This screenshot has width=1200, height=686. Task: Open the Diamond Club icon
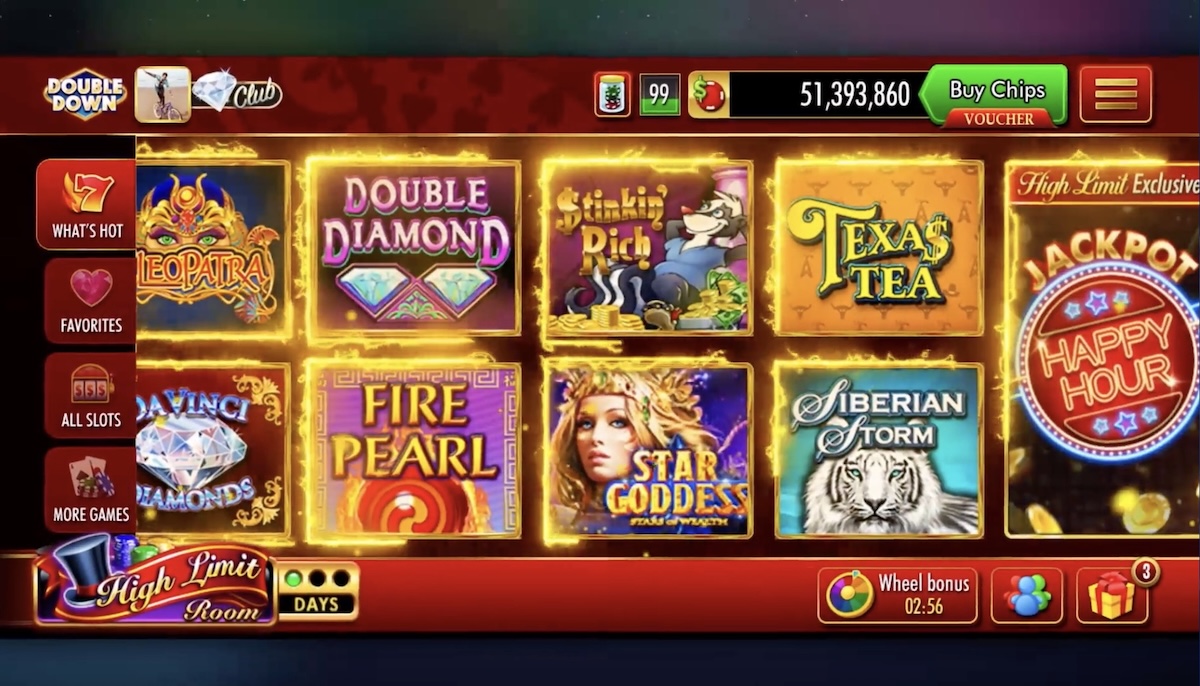point(236,94)
